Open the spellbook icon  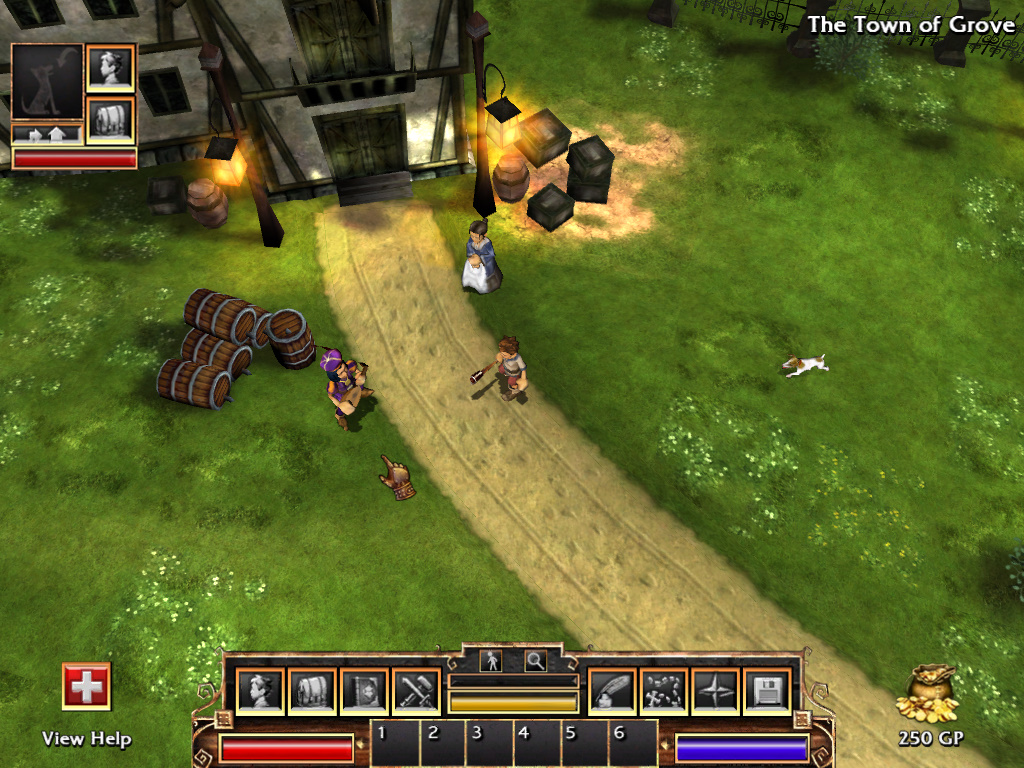[365, 692]
